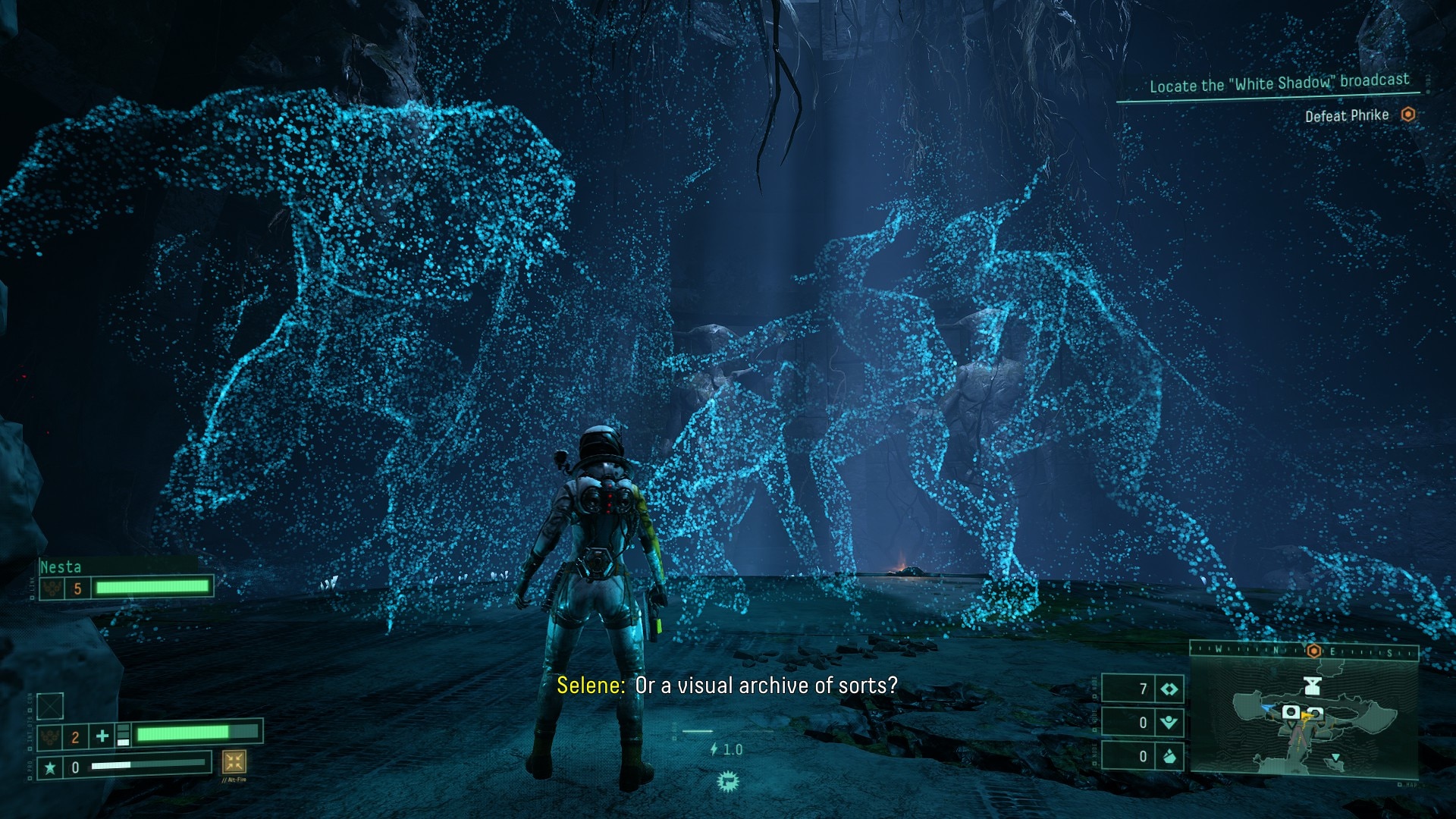Select the Defeat Phrike objective marker icon
Image resolution: width=1456 pixels, height=819 pixels.
click(1408, 115)
